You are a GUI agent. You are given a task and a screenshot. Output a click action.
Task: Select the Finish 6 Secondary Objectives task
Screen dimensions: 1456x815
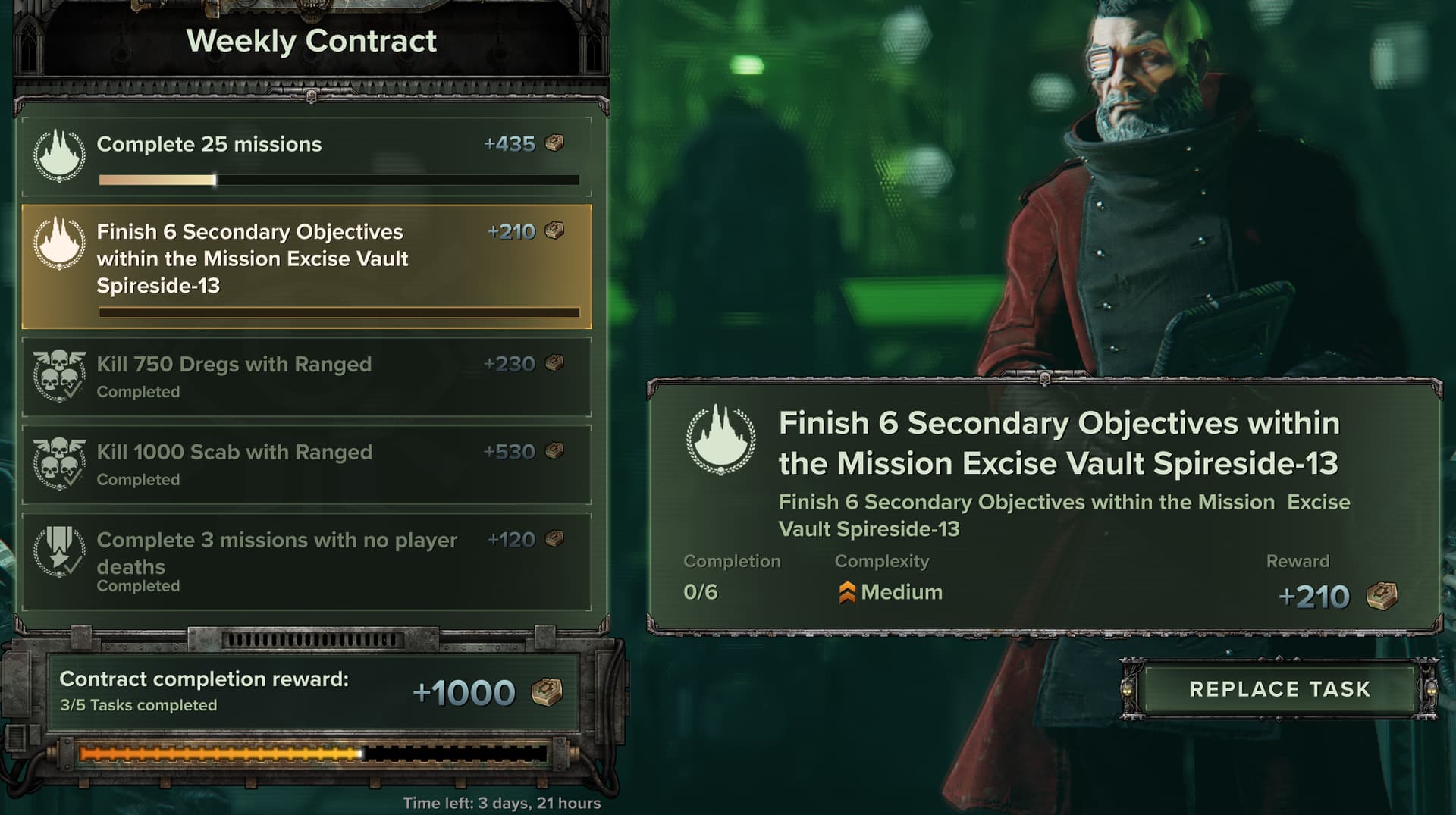click(x=306, y=265)
